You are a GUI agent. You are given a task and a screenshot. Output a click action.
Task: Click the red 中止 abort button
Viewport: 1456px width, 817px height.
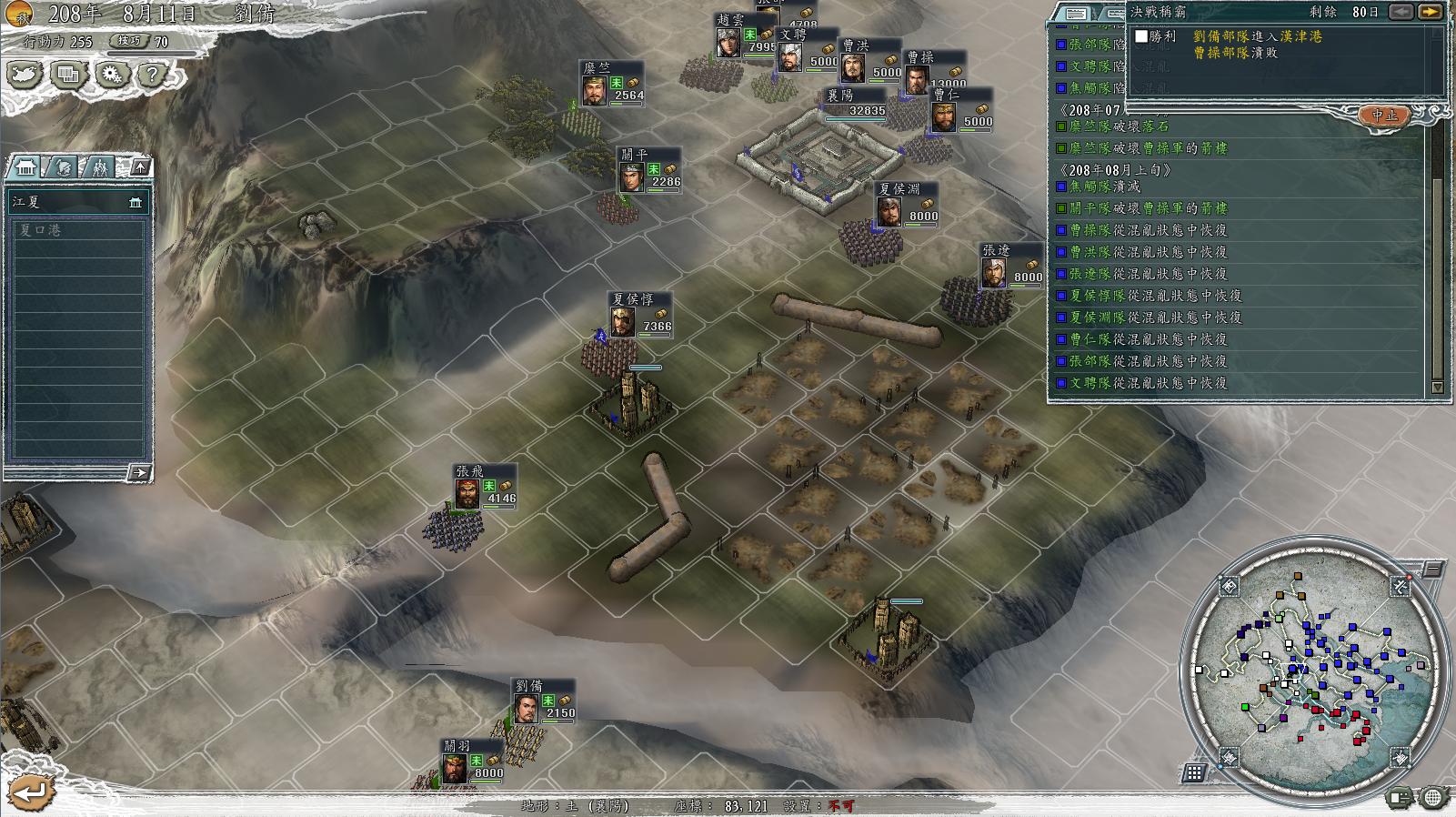1384,116
